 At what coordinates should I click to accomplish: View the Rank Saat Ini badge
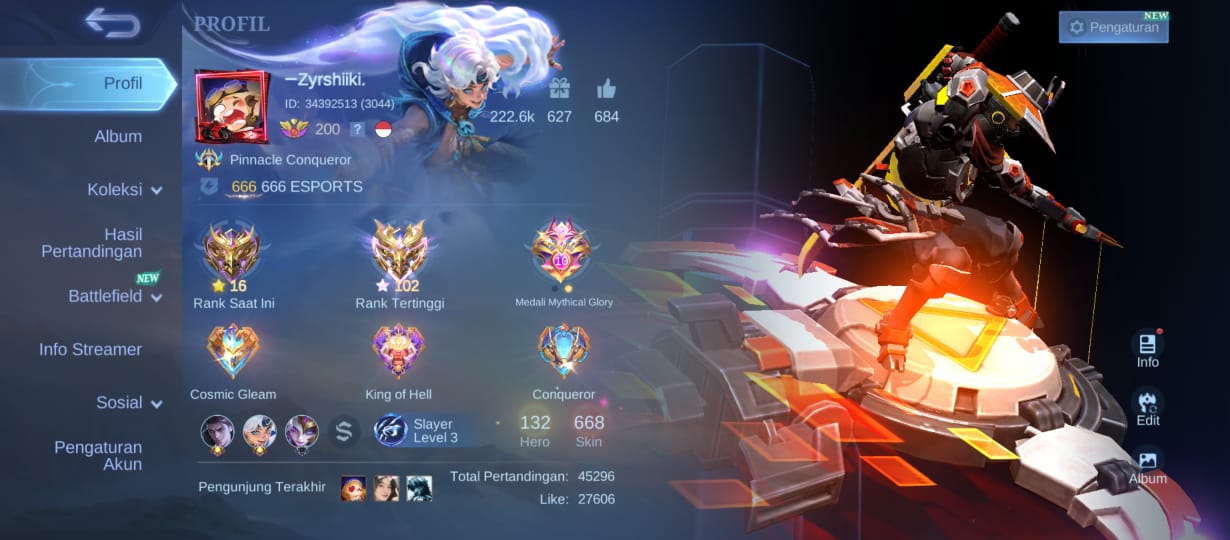pos(232,252)
